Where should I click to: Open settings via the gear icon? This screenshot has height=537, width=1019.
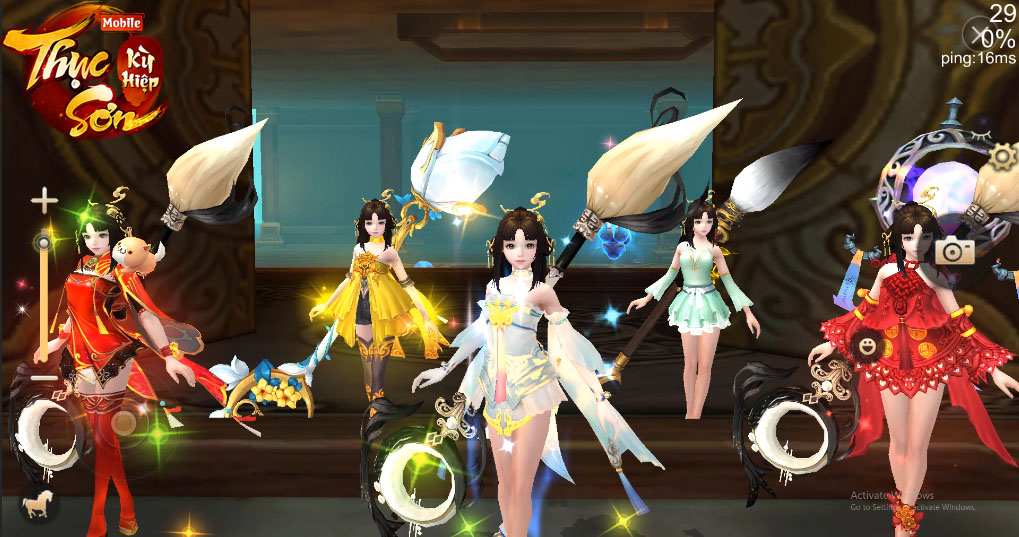tap(1001, 155)
